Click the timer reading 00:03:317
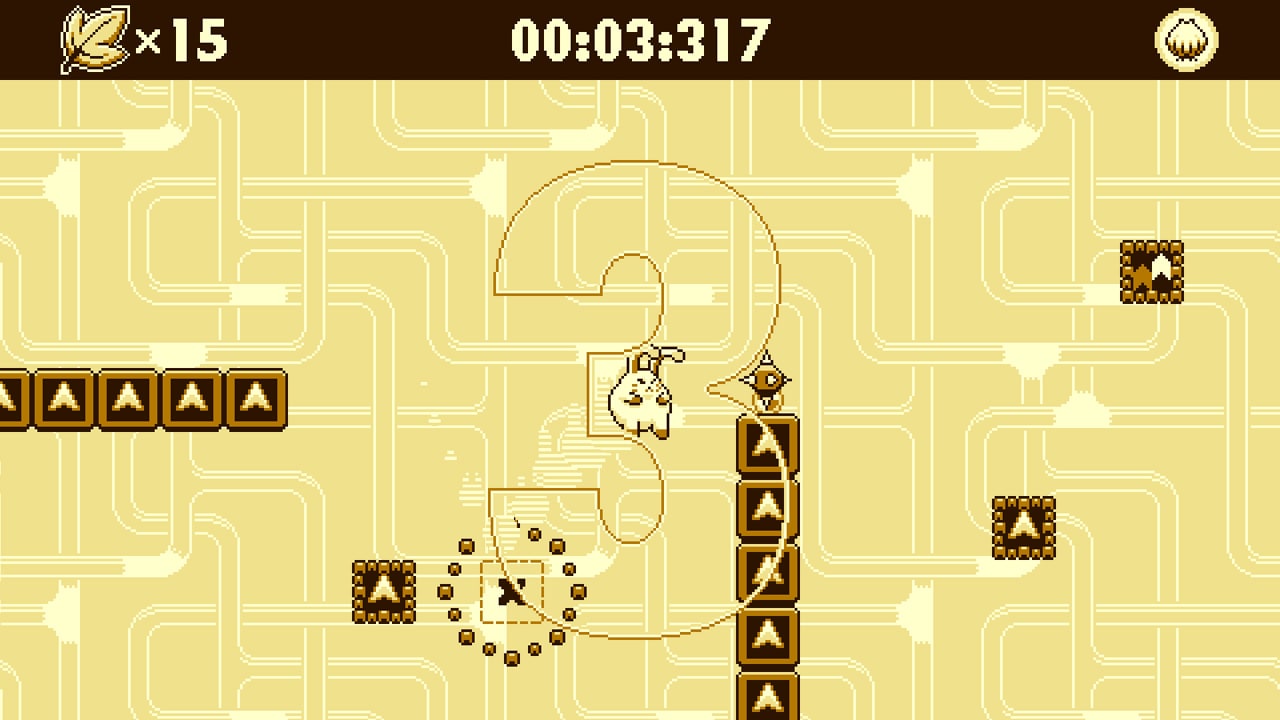 (x=640, y=38)
